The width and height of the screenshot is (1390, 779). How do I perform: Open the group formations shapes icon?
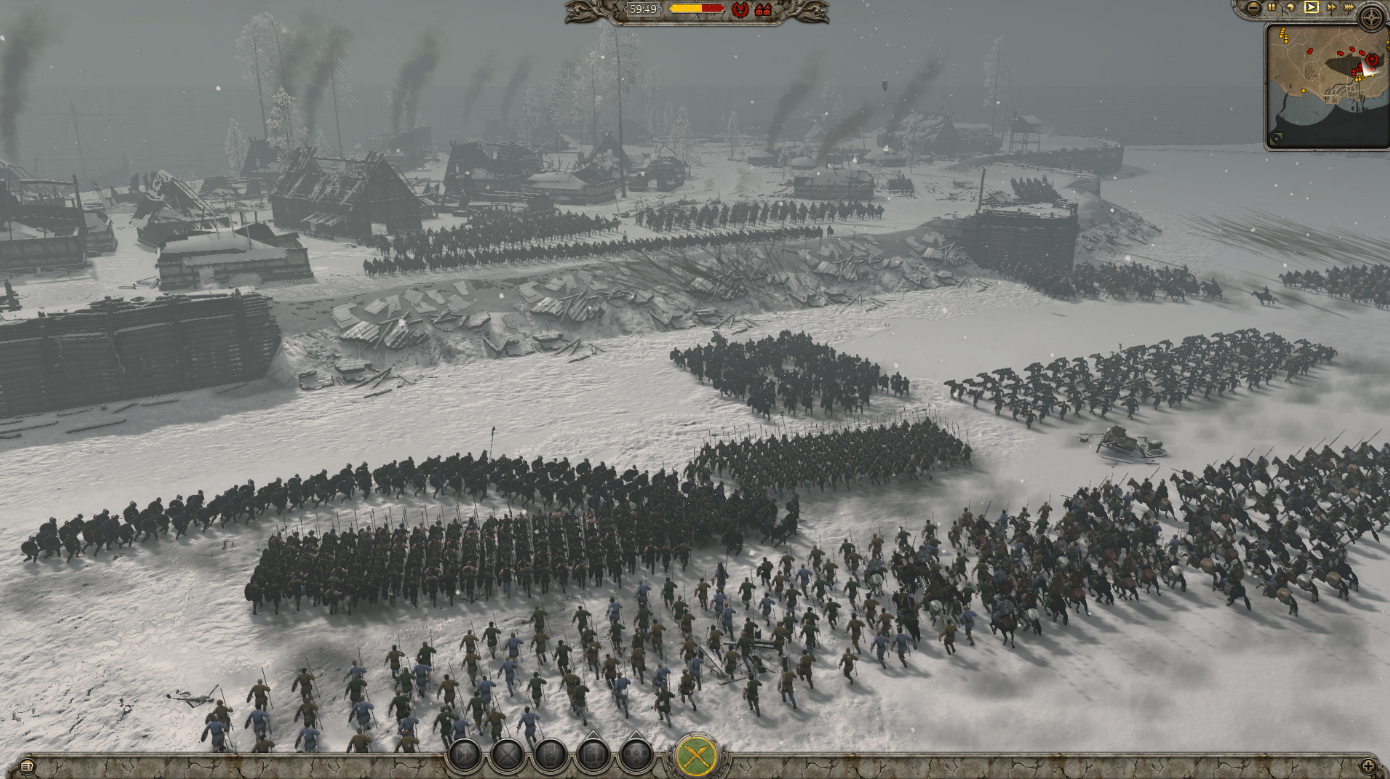tap(636, 755)
